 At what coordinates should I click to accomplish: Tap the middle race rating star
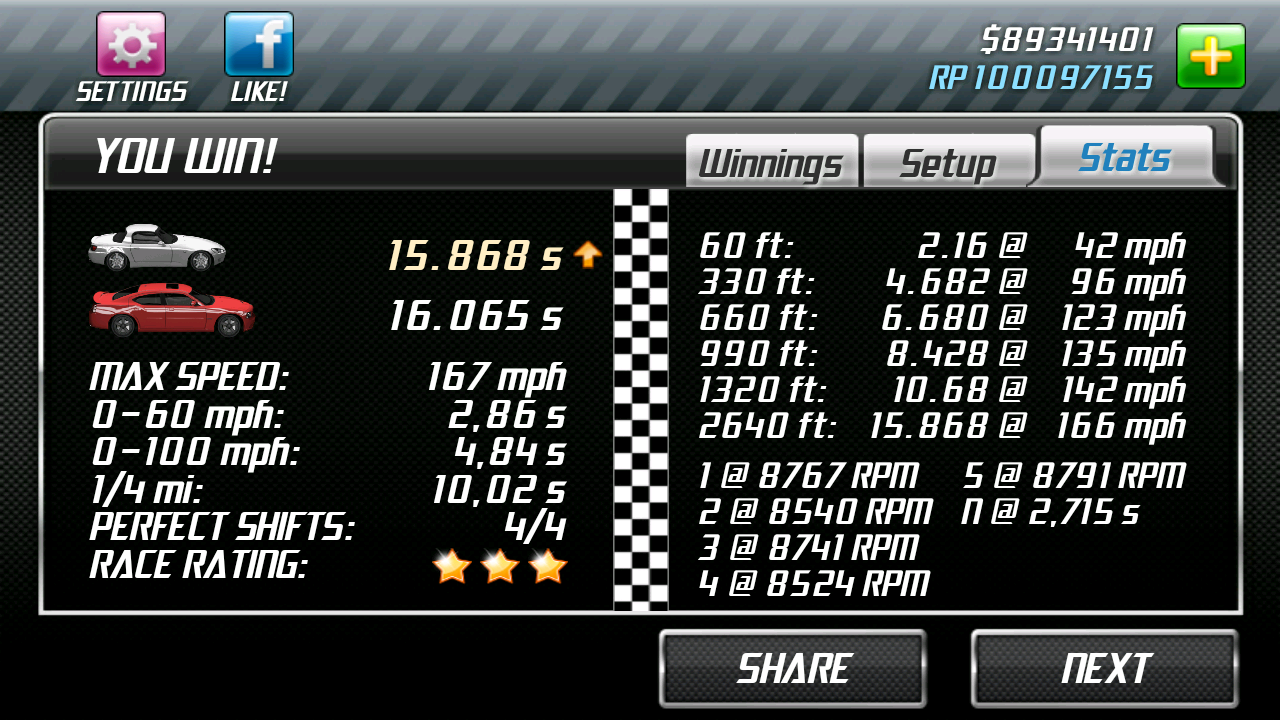coord(500,566)
